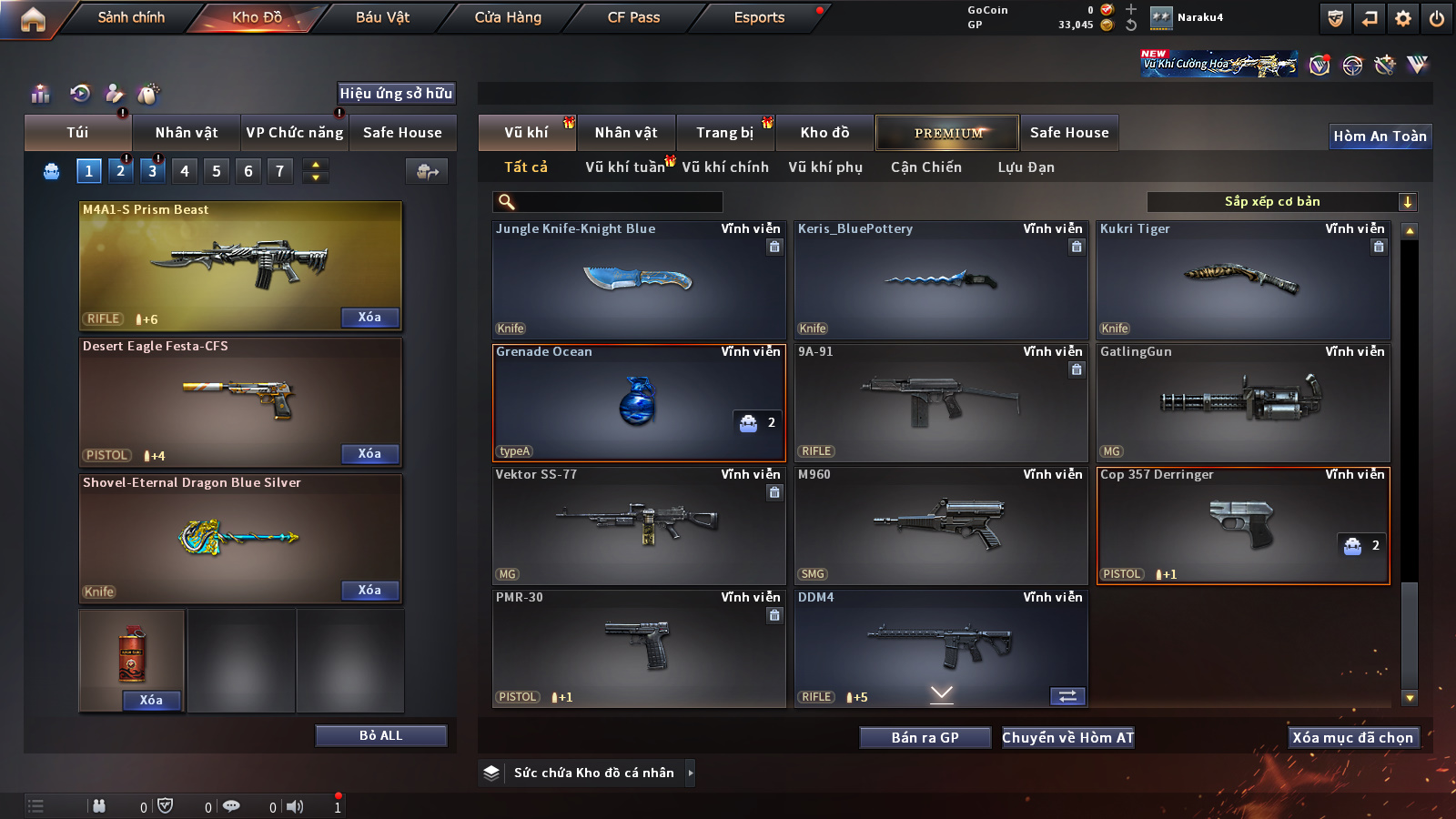Open the Cửa Hàng shop menu
This screenshot has height=819, width=1456.
point(508,17)
